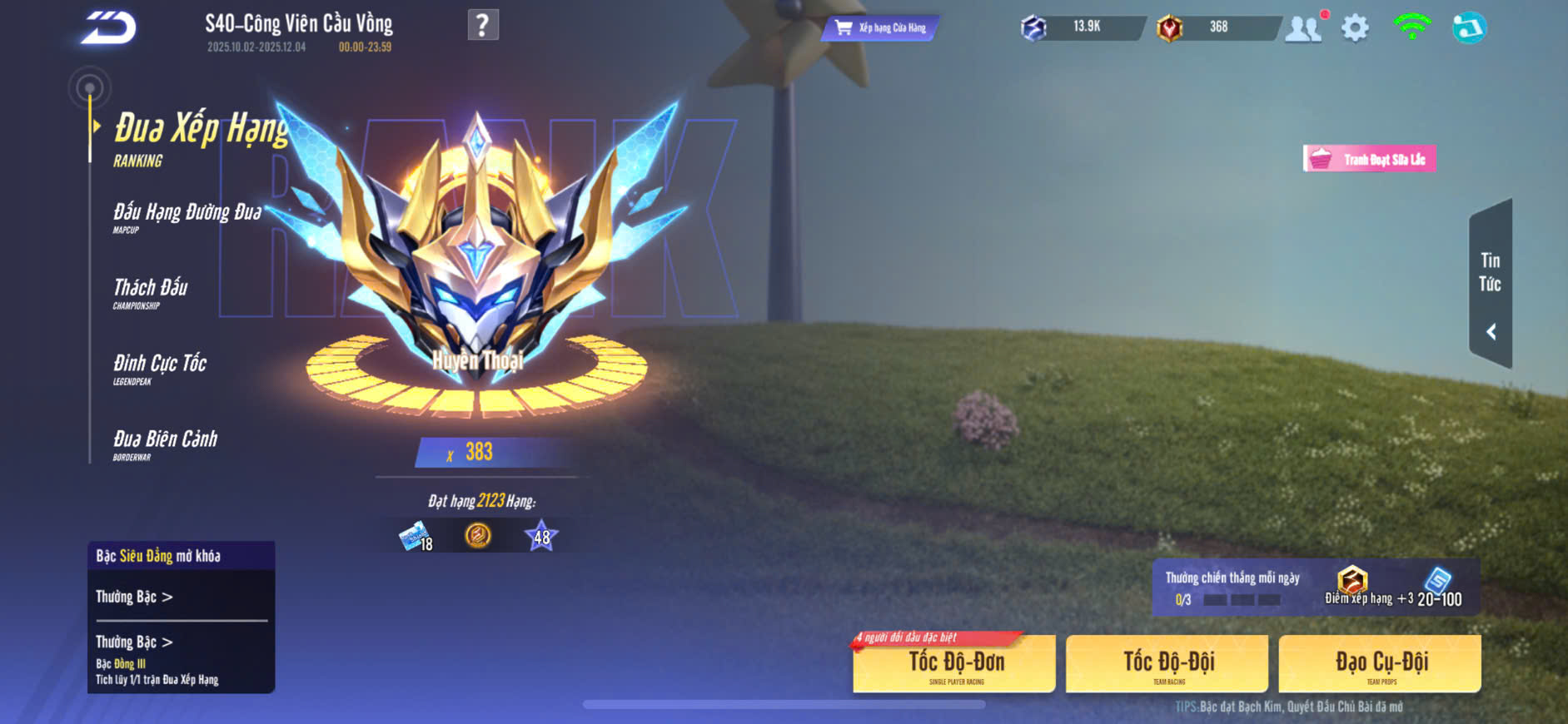Open the Tranh Đoạt Sữa Lắc event
The width and height of the screenshot is (1568, 724).
pos(1369,159)
